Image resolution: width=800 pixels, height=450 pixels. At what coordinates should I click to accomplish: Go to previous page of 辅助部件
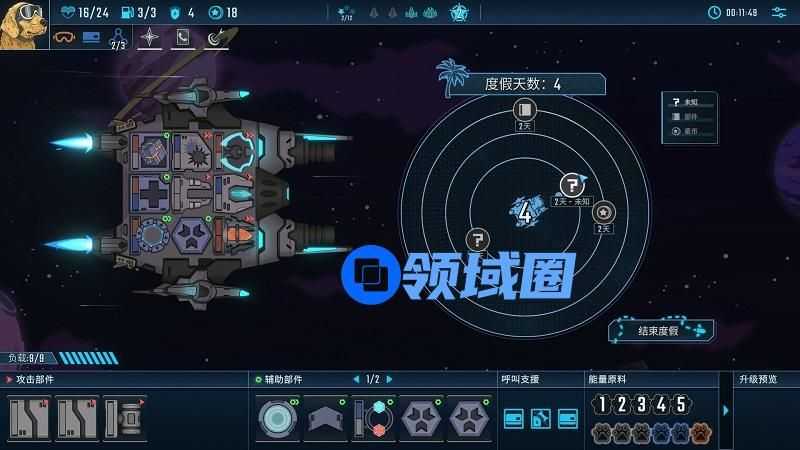[355, 379]
